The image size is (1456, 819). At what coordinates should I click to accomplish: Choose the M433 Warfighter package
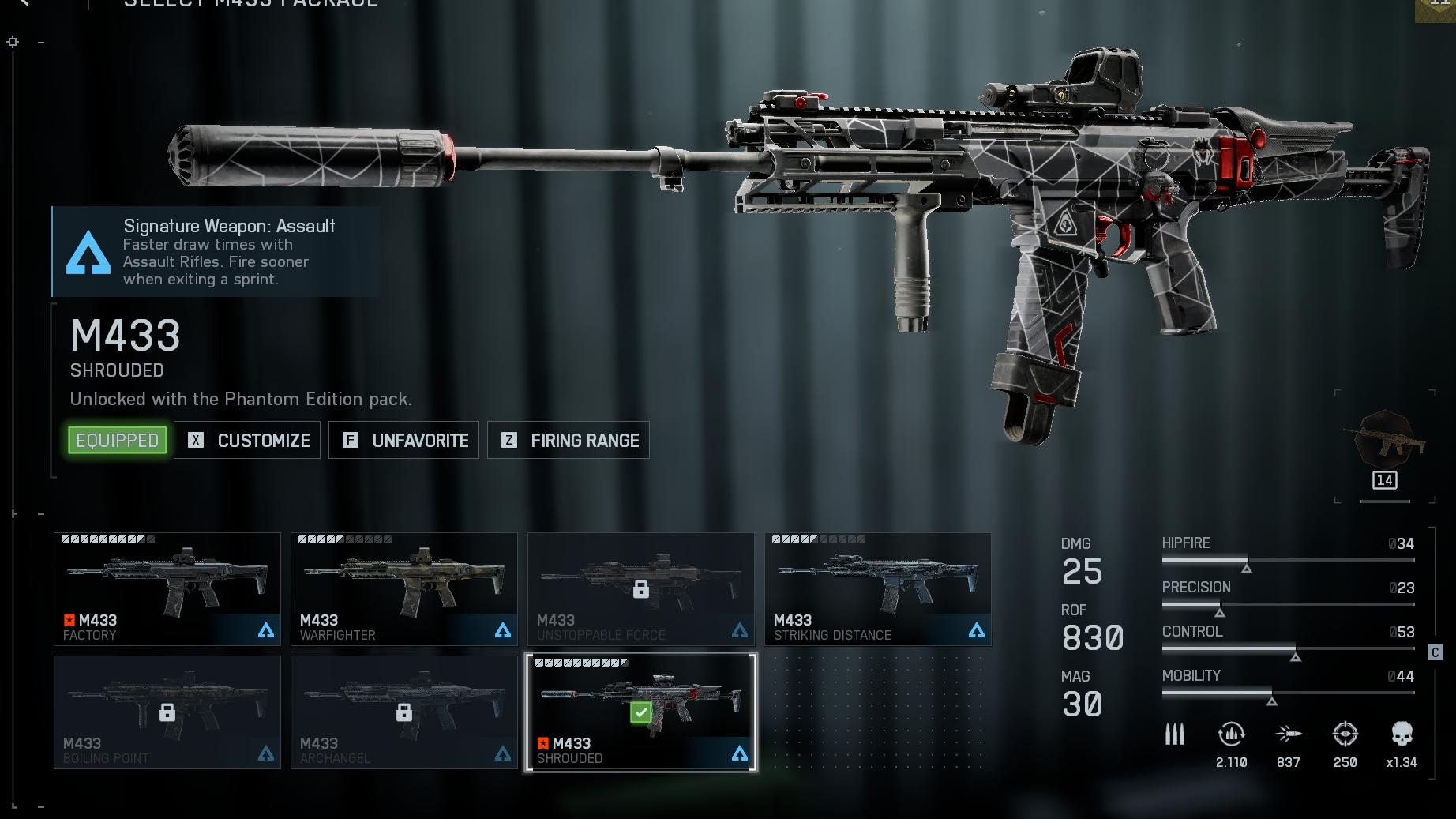[x=404, y=589]
